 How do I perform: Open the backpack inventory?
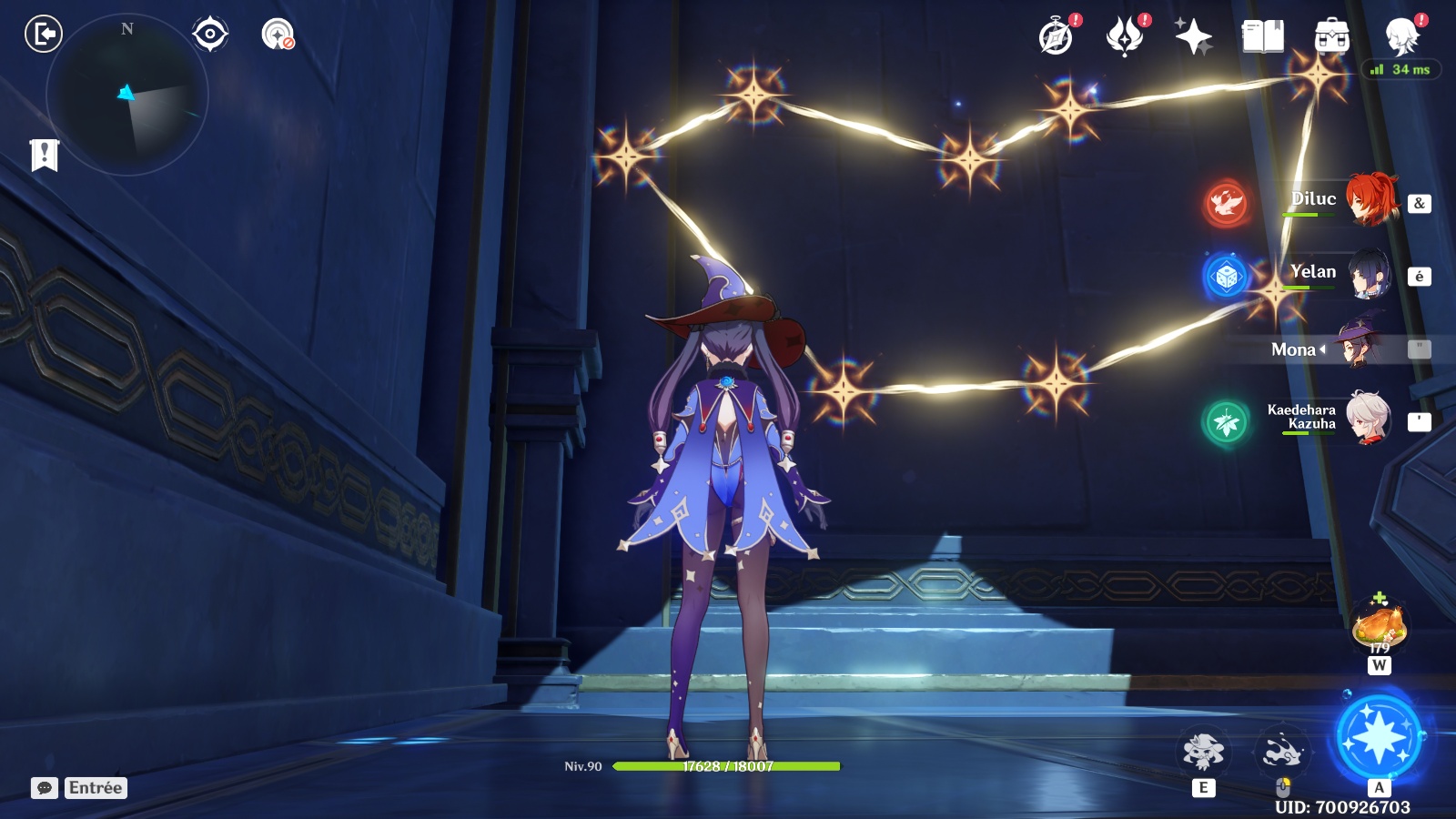(x=1331, y=37)
